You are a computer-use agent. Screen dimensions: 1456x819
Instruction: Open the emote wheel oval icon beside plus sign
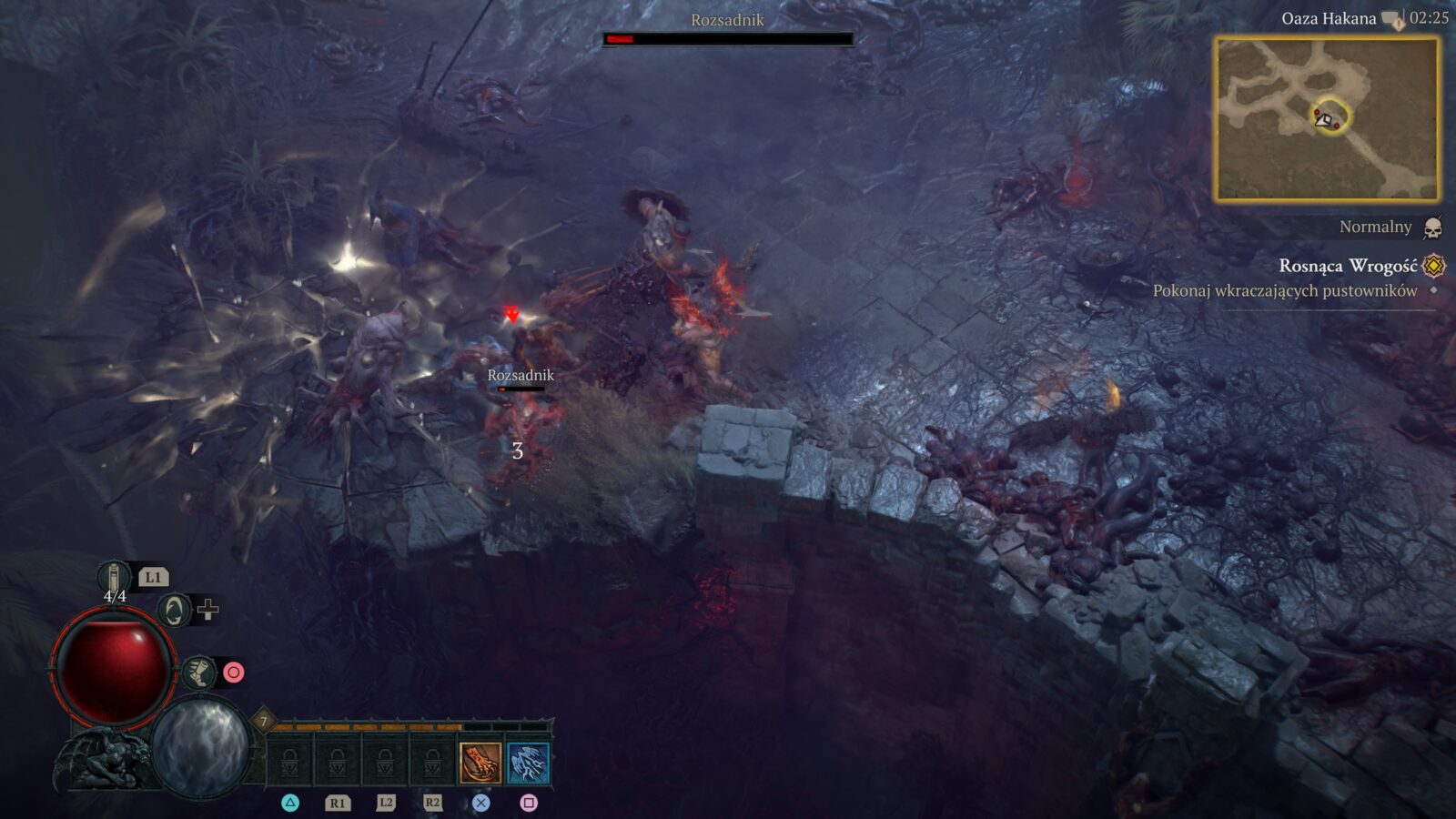[x=173, y=608]
